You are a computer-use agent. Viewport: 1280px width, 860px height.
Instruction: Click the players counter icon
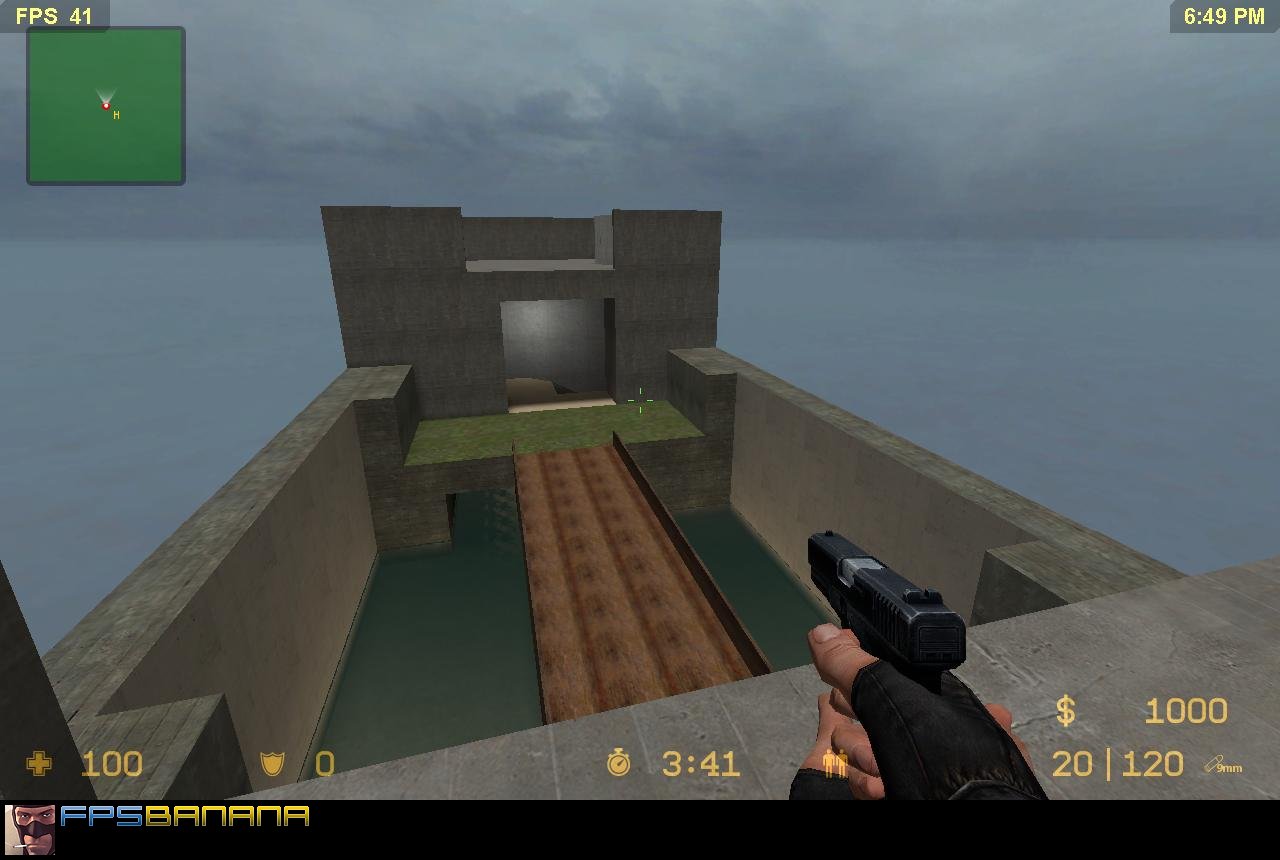[834, 764]
